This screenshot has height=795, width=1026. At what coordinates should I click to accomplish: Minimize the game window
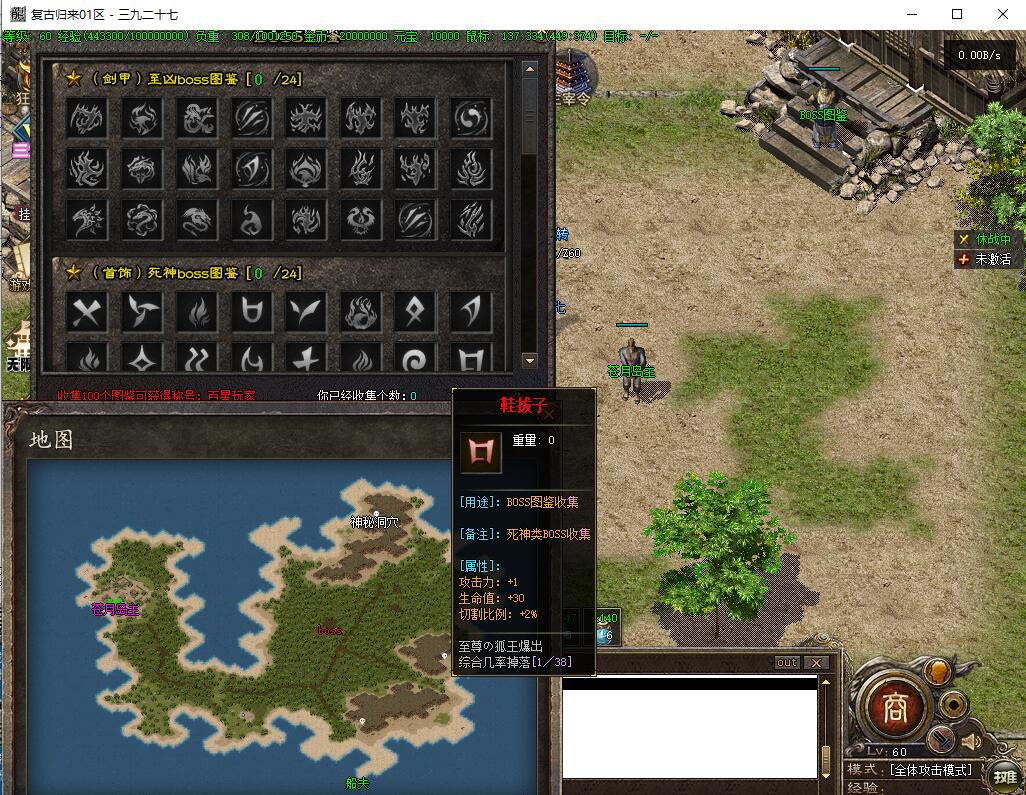[x=911, y=14]
